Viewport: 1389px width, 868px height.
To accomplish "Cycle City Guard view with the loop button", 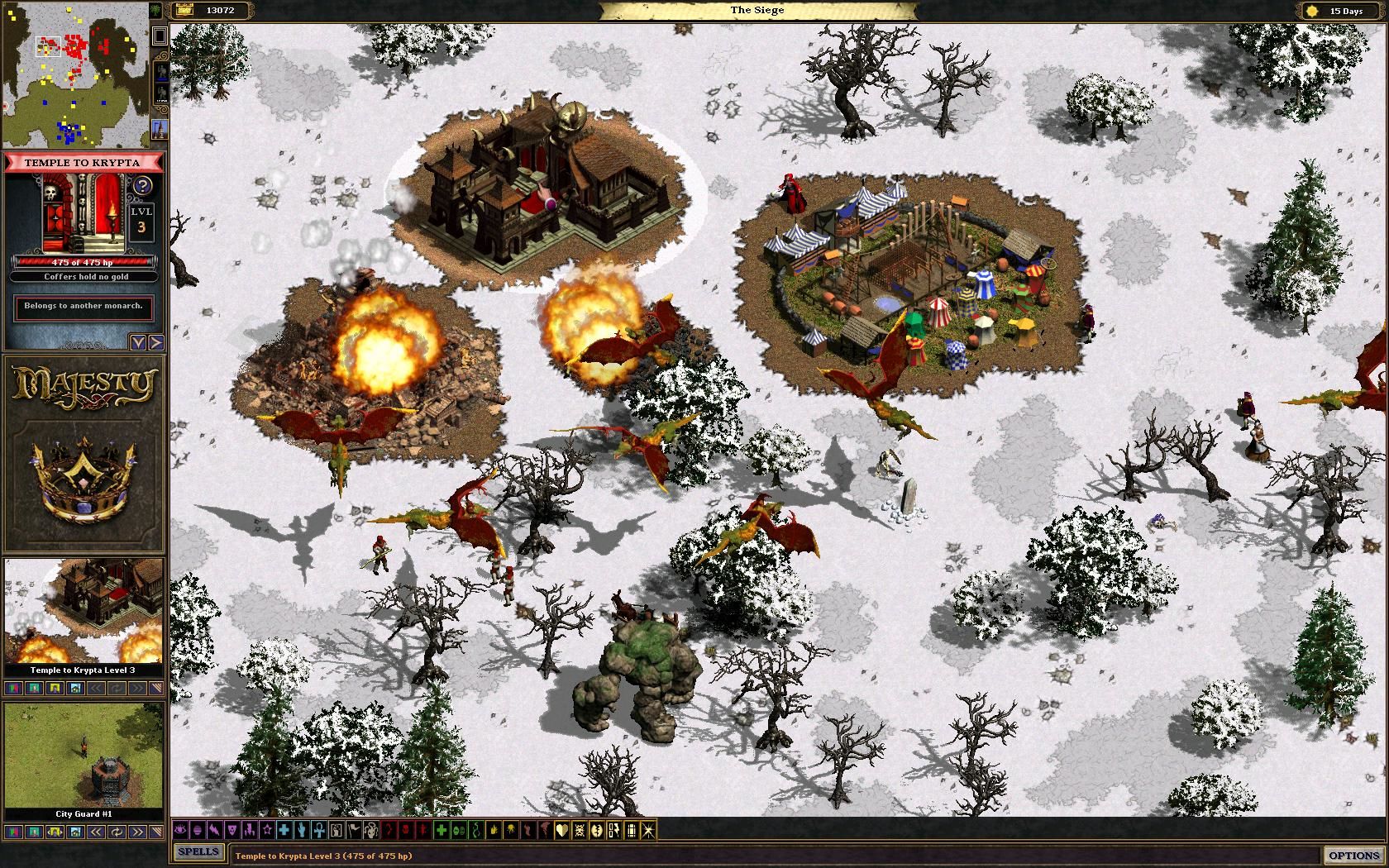I will coord(117,832).
